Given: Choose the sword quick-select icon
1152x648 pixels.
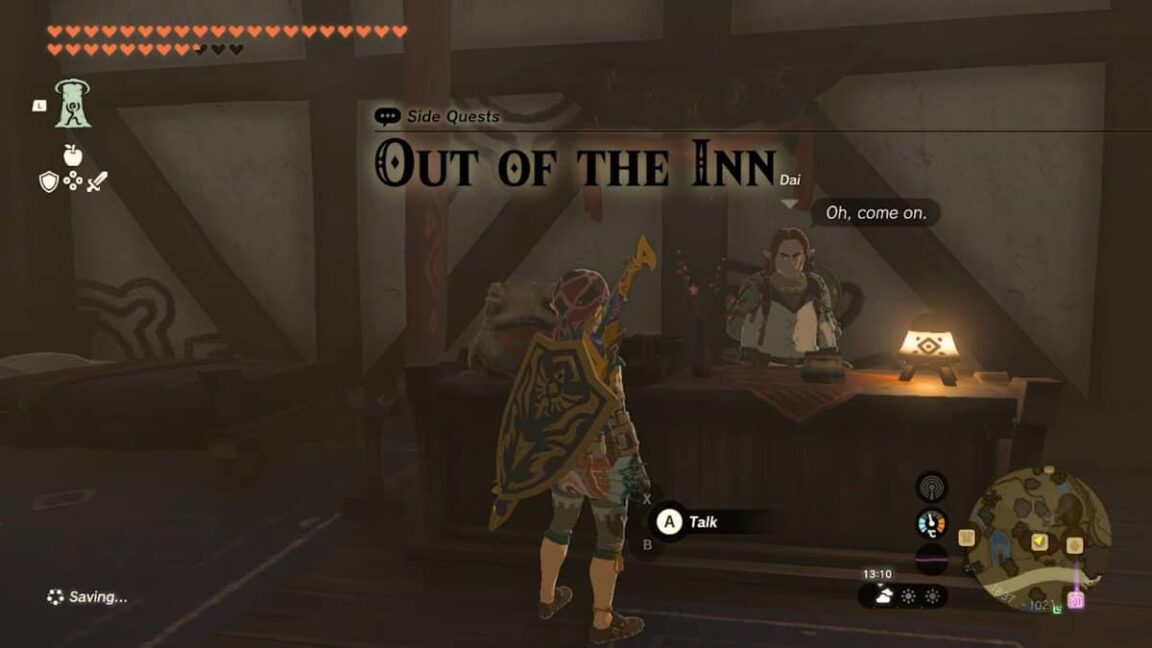Looking at the screenshot, I should click(x=96, y=182).
